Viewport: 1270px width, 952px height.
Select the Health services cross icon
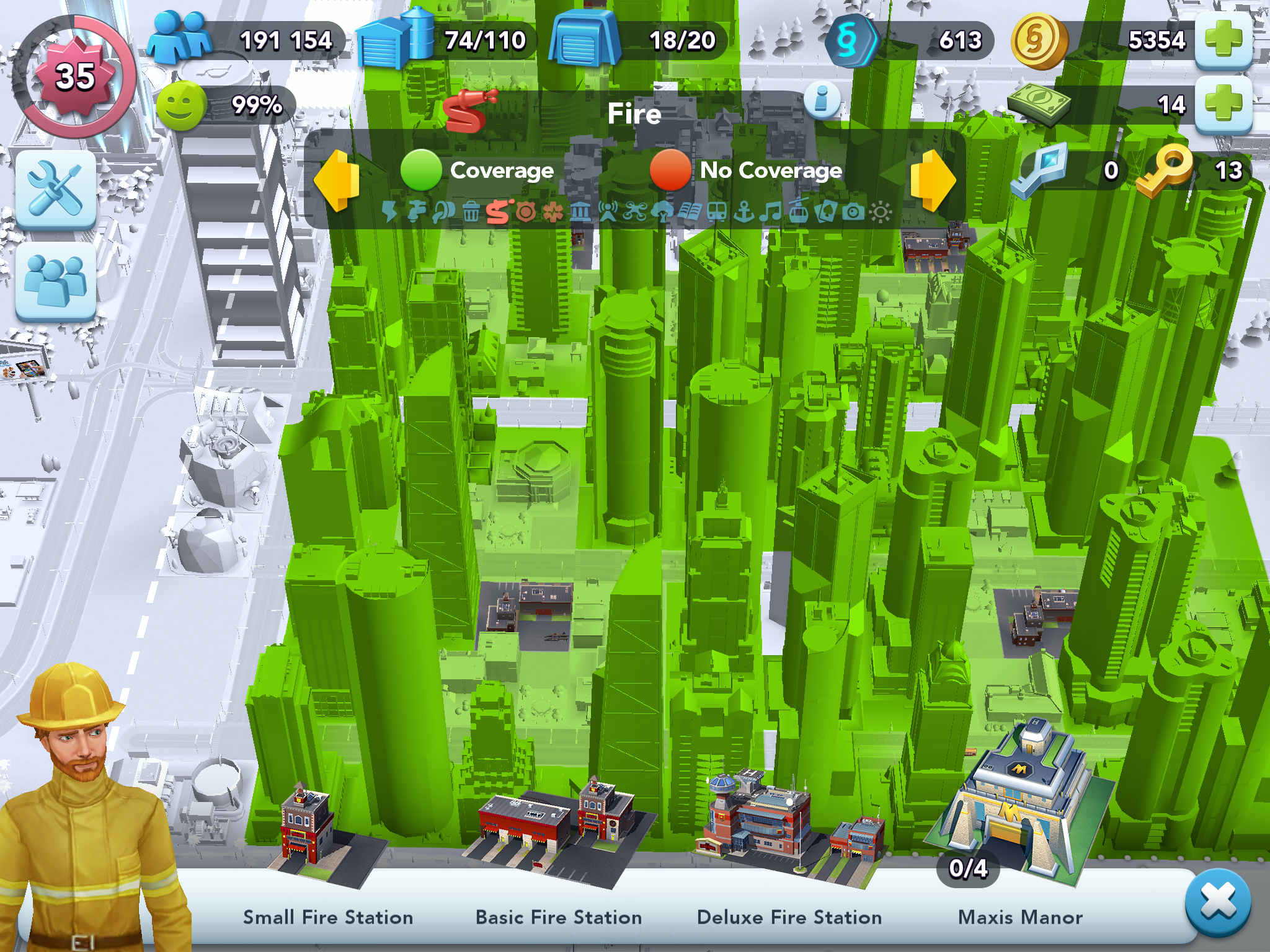(552, 212)
